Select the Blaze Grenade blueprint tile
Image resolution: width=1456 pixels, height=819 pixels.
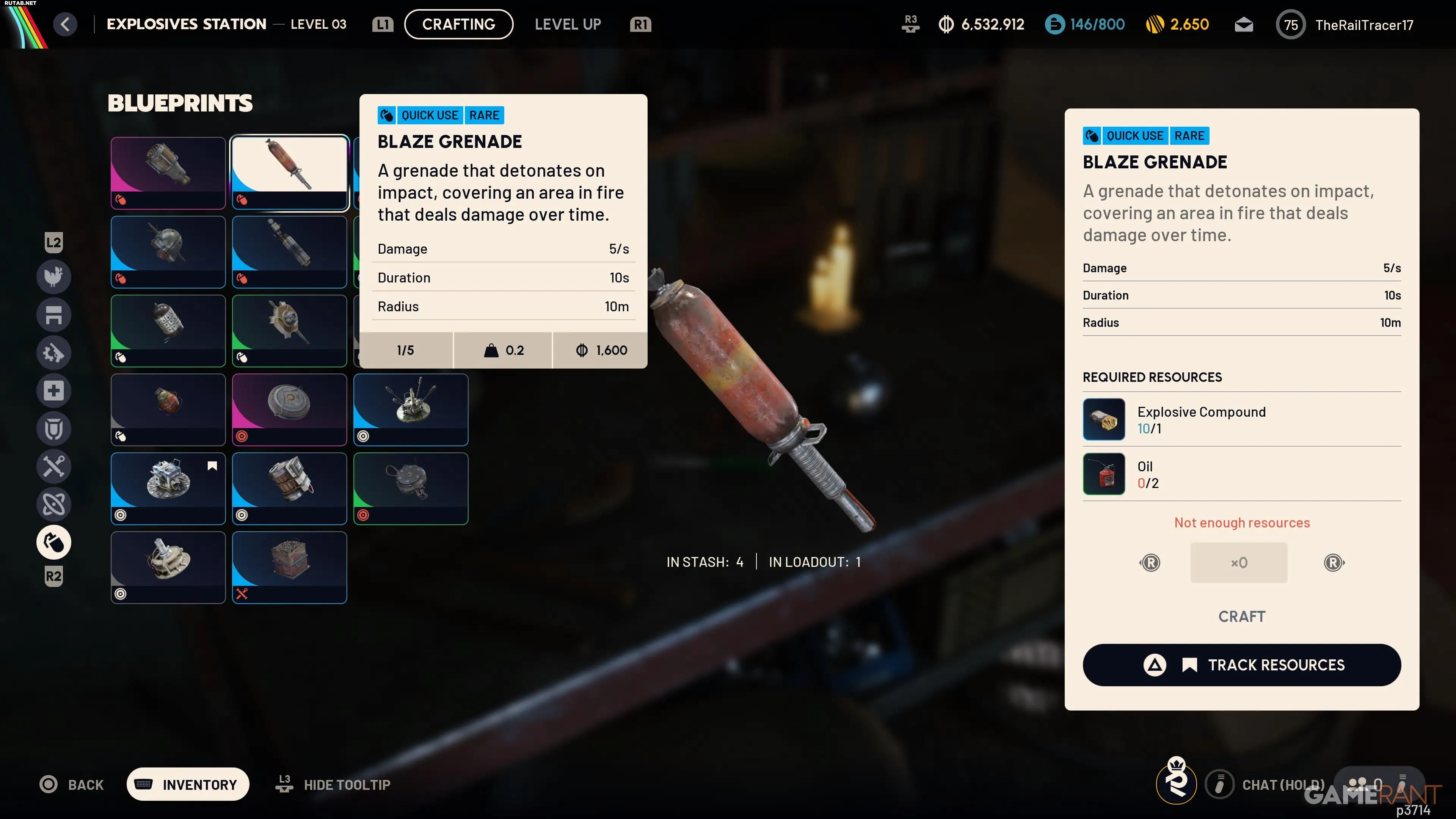pos(289,173)
